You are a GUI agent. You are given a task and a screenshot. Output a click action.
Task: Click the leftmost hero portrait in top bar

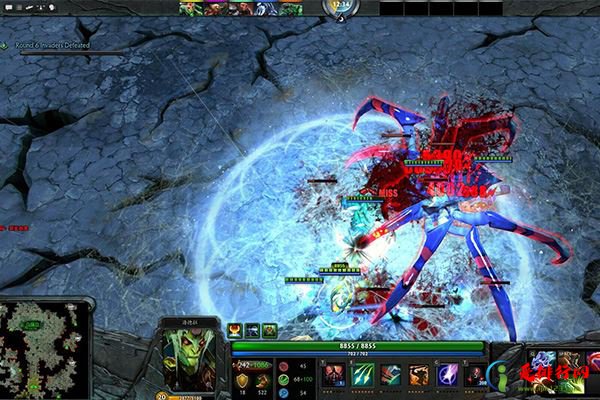tap(189, 9)
